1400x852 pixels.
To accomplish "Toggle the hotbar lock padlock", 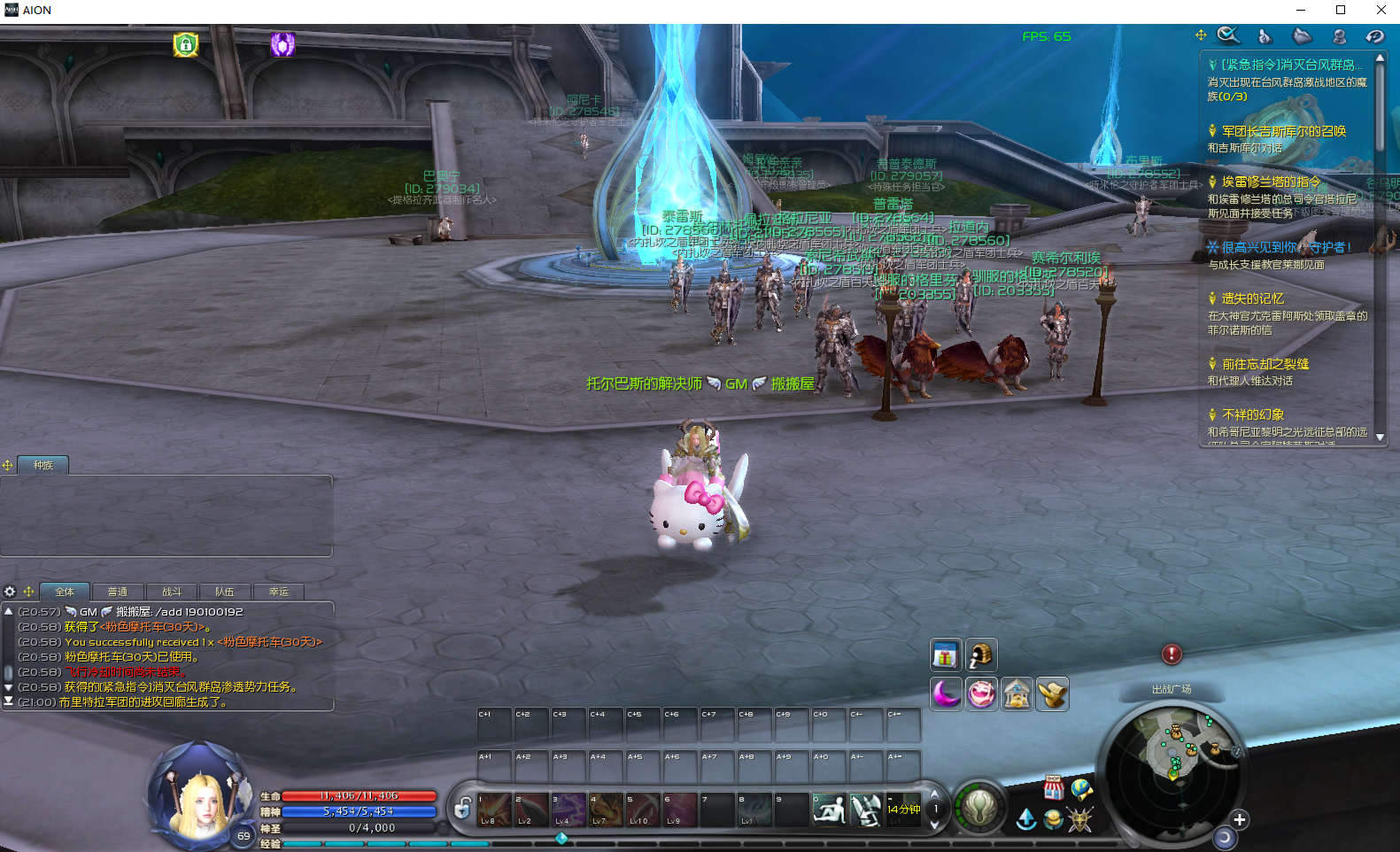I will coord(462,808).
